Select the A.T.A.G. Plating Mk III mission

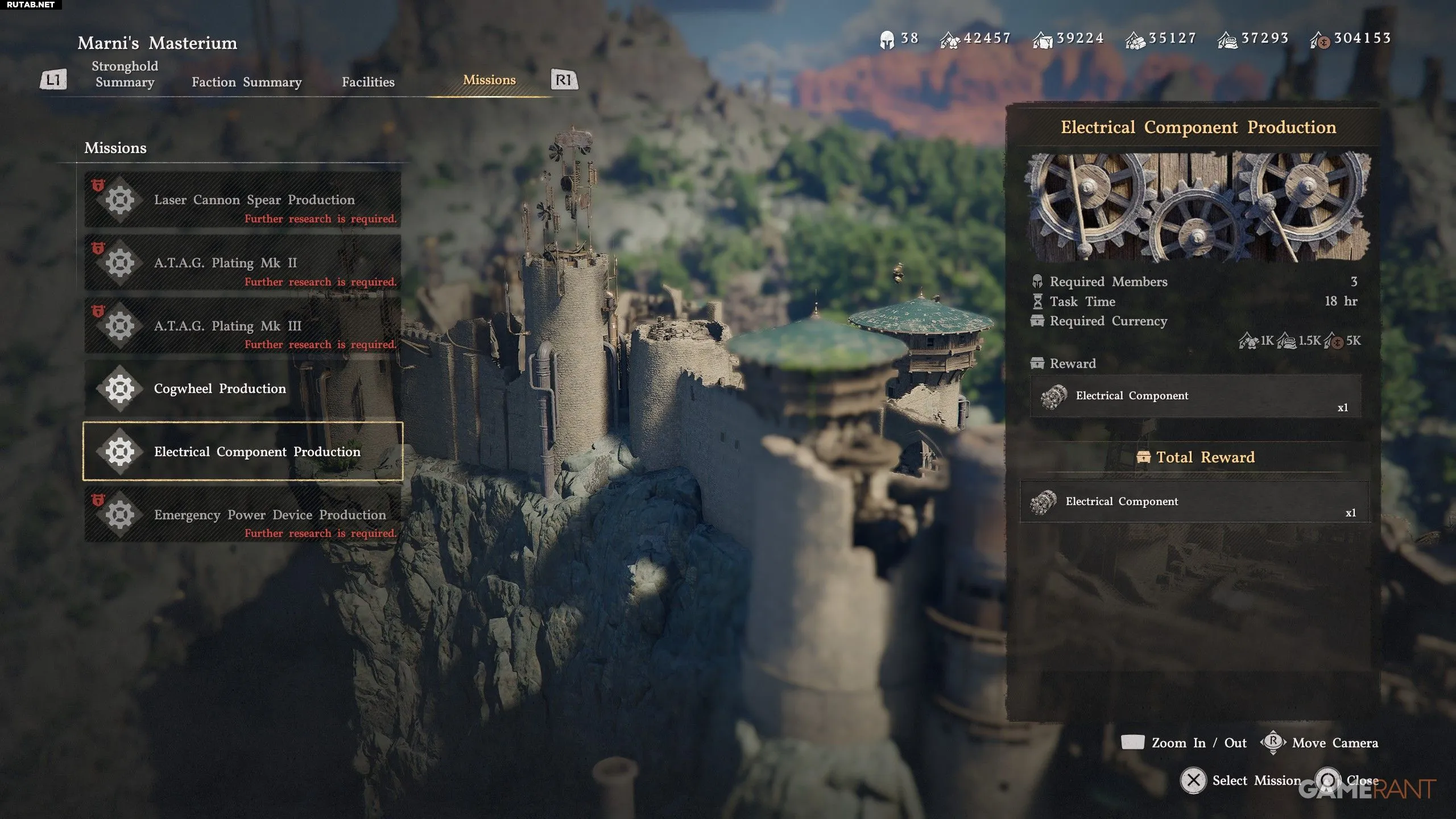[x=243, y=326]
